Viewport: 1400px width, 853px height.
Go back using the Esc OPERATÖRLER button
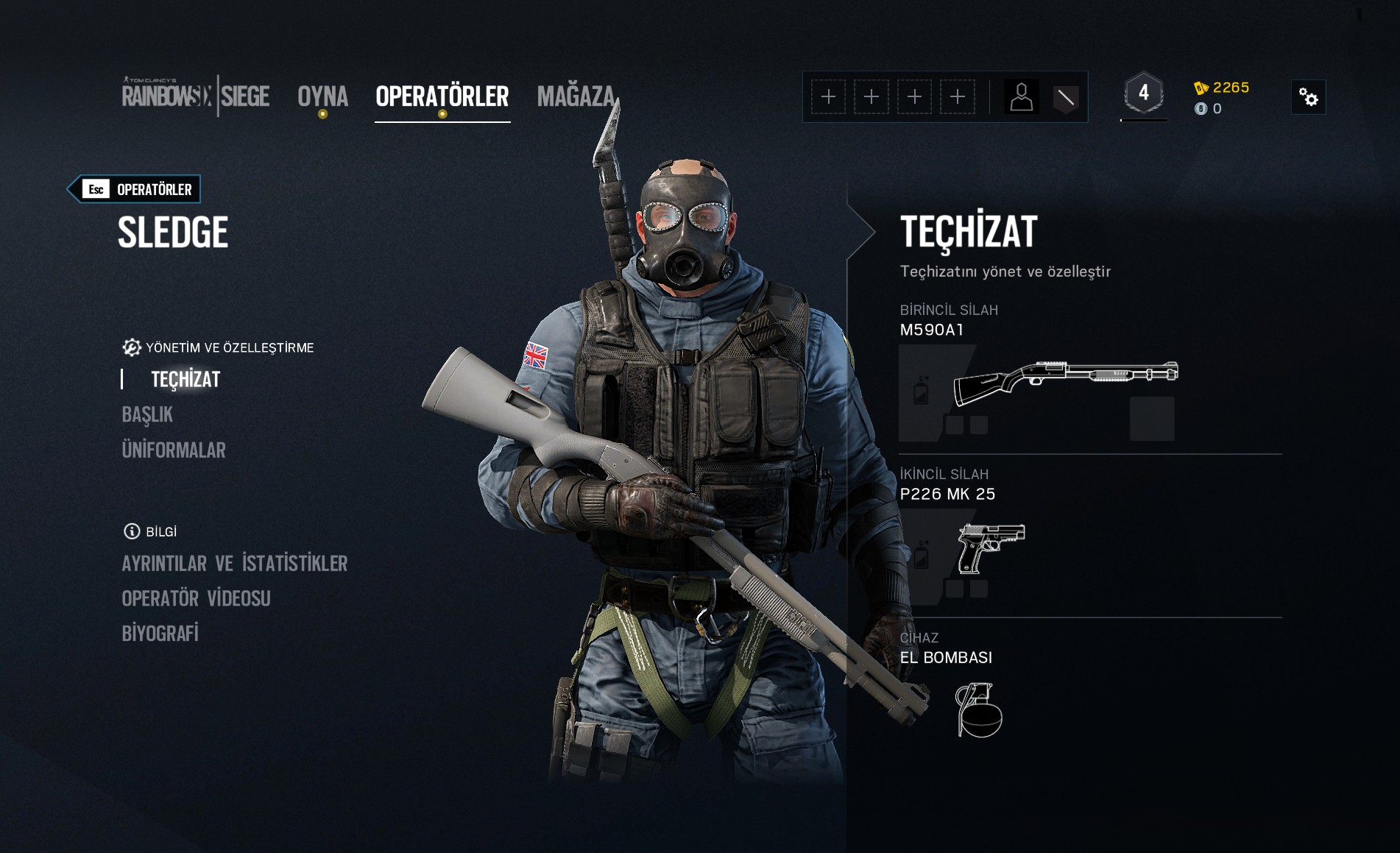click(x=135, y=189)
